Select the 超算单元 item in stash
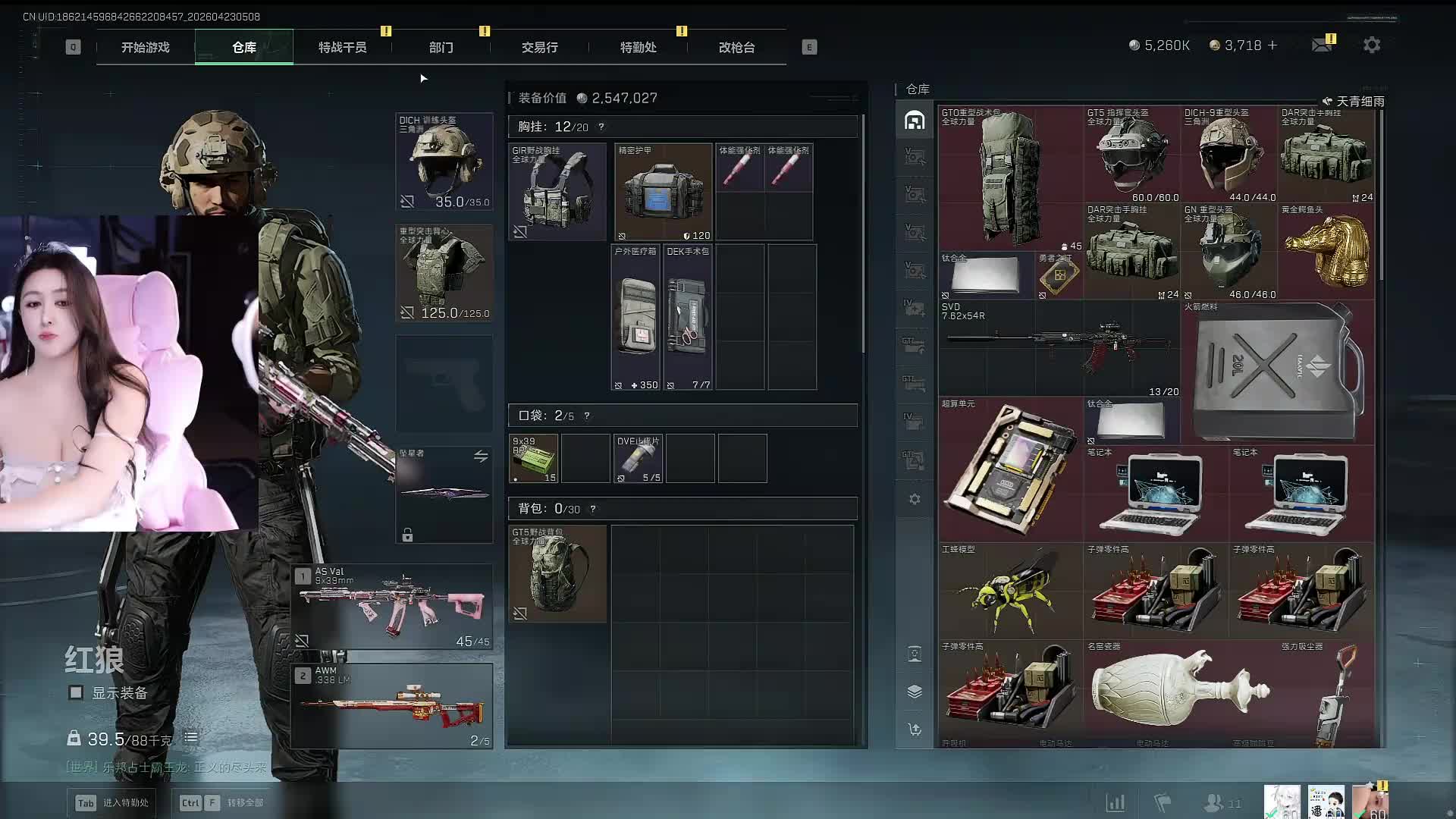The height and width of the screenshot is (819, 1456). [x=1010, y=469]
